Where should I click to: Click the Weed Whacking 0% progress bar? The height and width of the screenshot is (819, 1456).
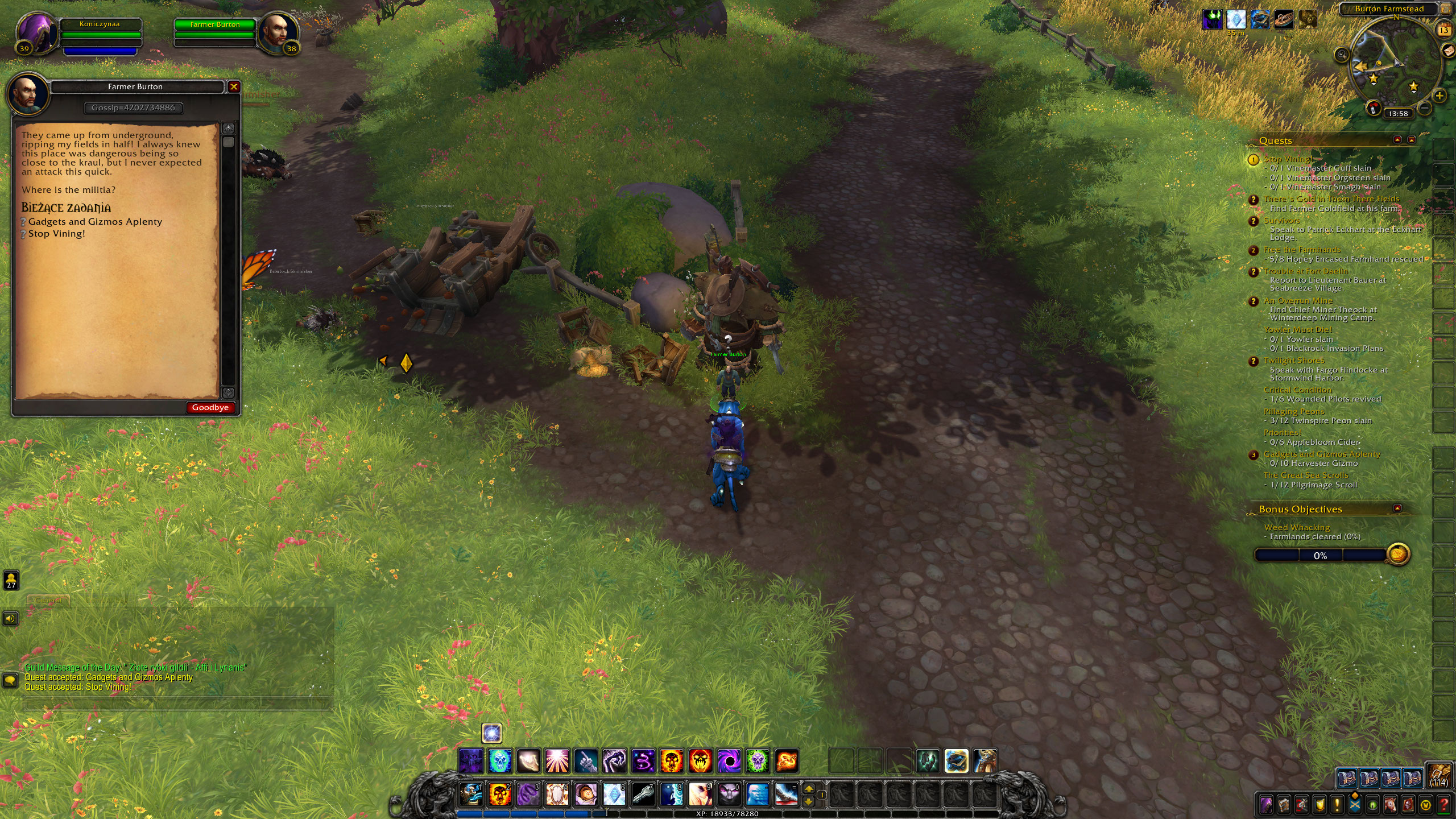coord(1321,556)
